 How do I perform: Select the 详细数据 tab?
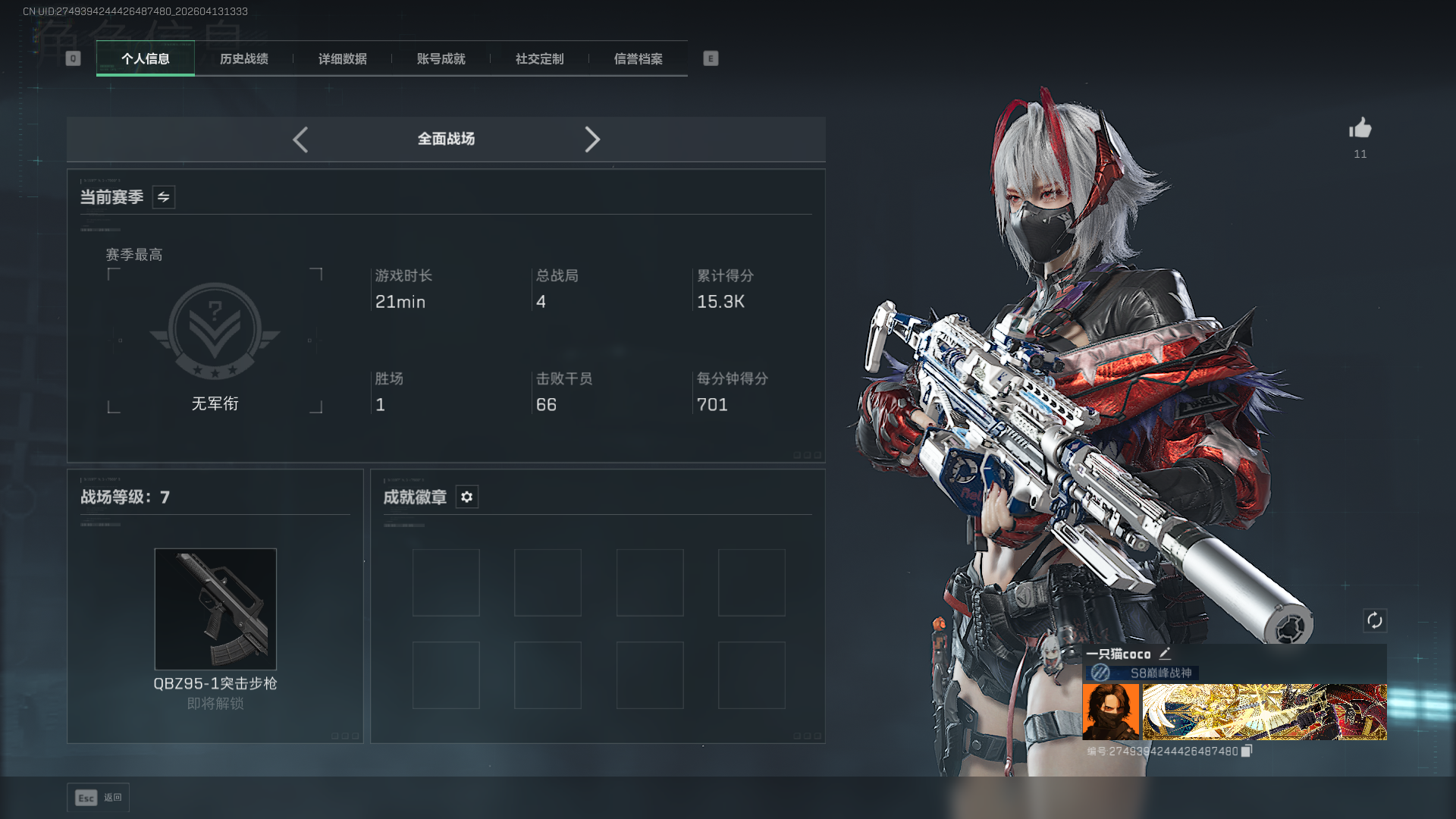(x=342, y=59)
